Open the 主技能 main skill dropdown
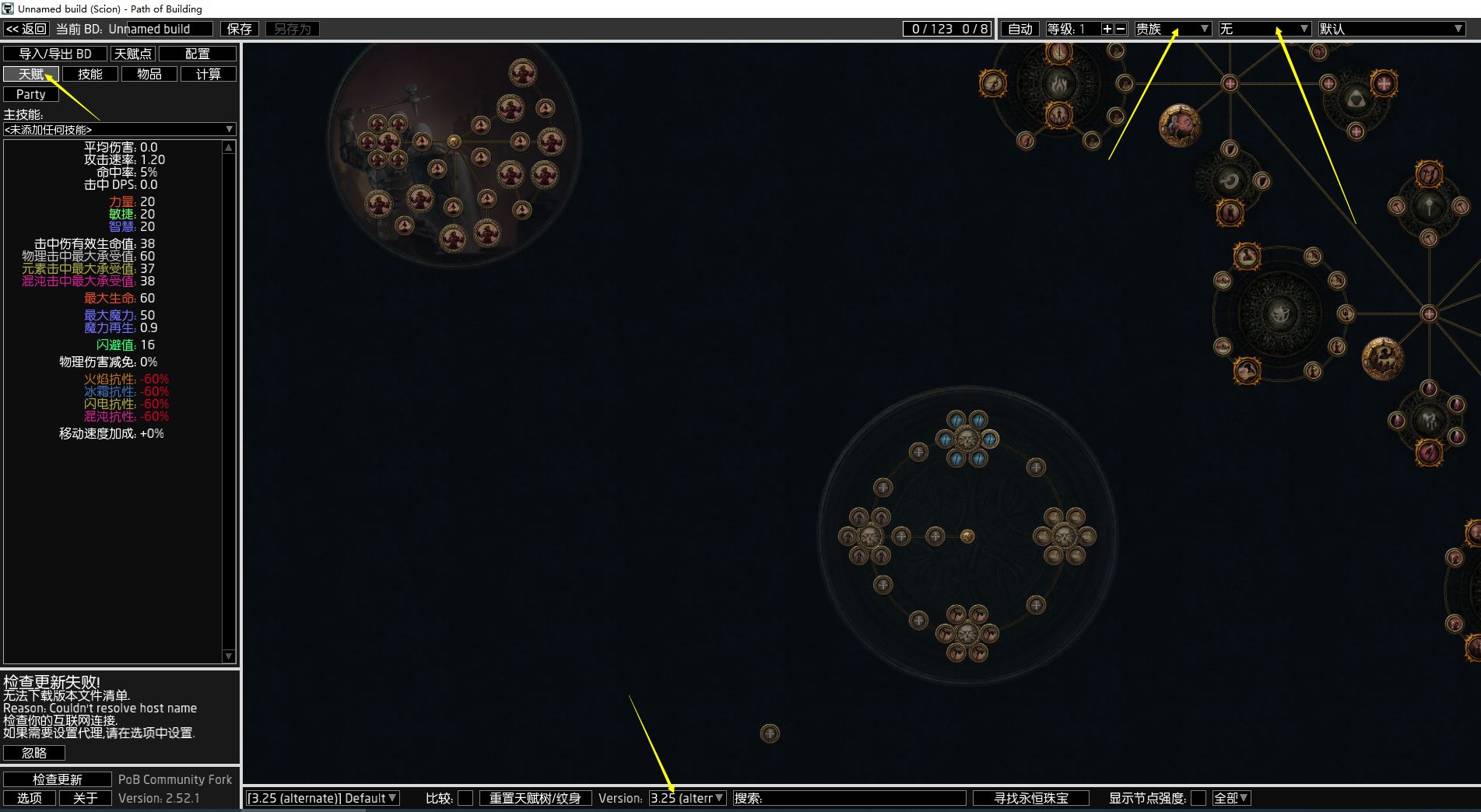This screenshot has width=1481, height=812. click(119, 129)
